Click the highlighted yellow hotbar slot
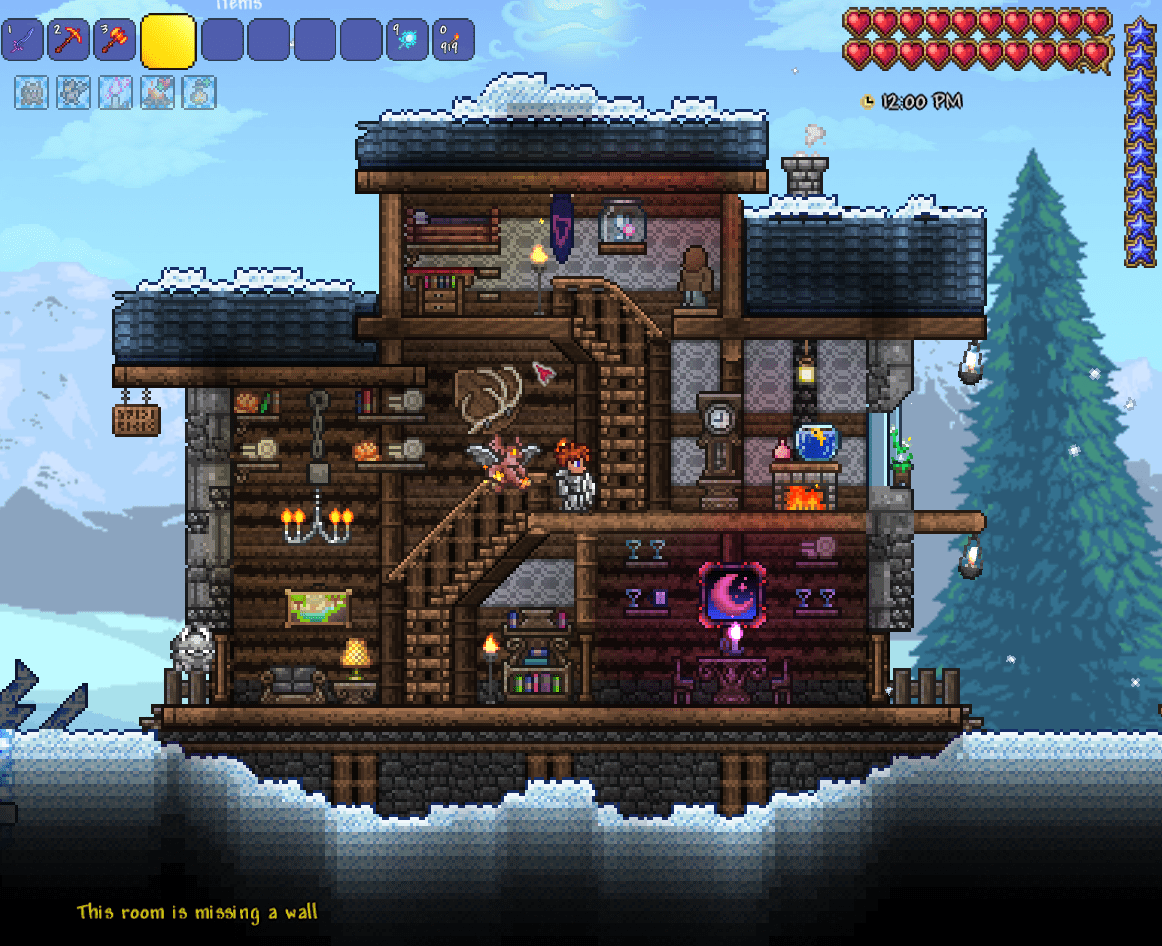 167,41
